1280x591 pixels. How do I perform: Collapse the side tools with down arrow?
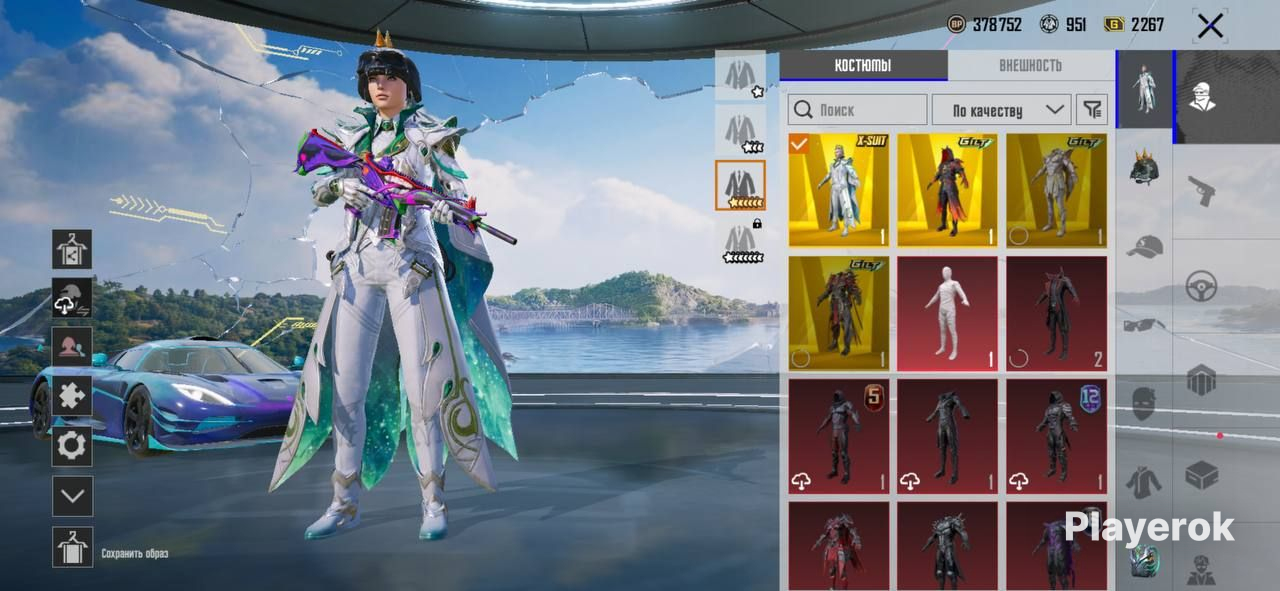click(72, 496)
